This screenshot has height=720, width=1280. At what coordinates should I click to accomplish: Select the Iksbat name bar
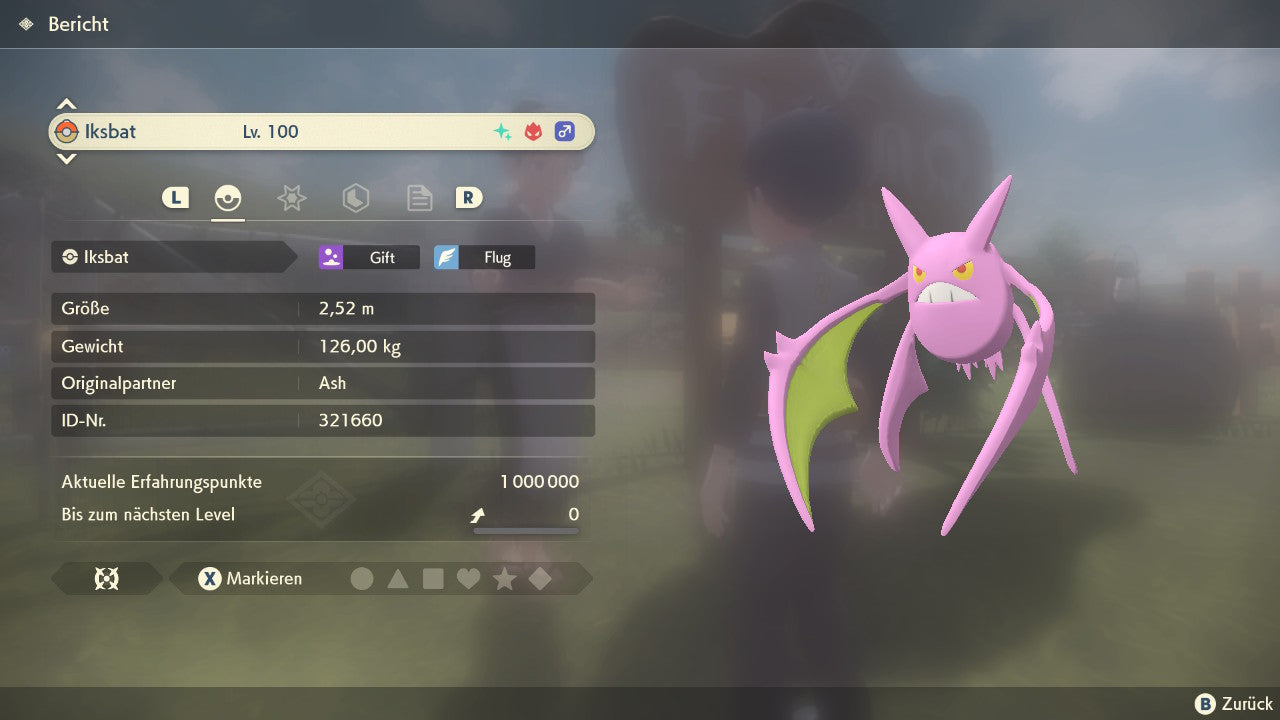click(321, 132)
